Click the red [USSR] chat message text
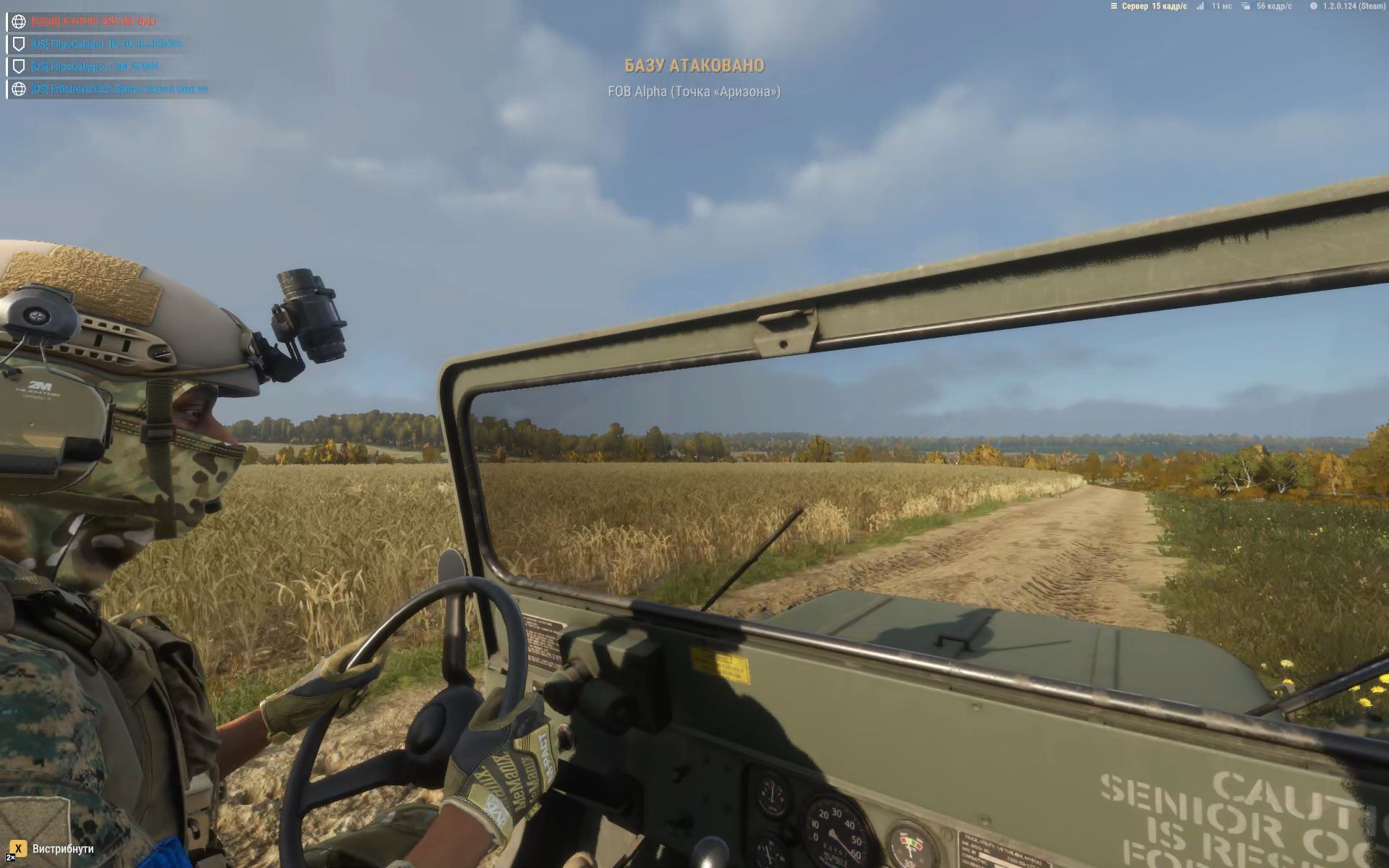Image resolution: width=1389 pixels, height=868 pixels. click(94, 22)
